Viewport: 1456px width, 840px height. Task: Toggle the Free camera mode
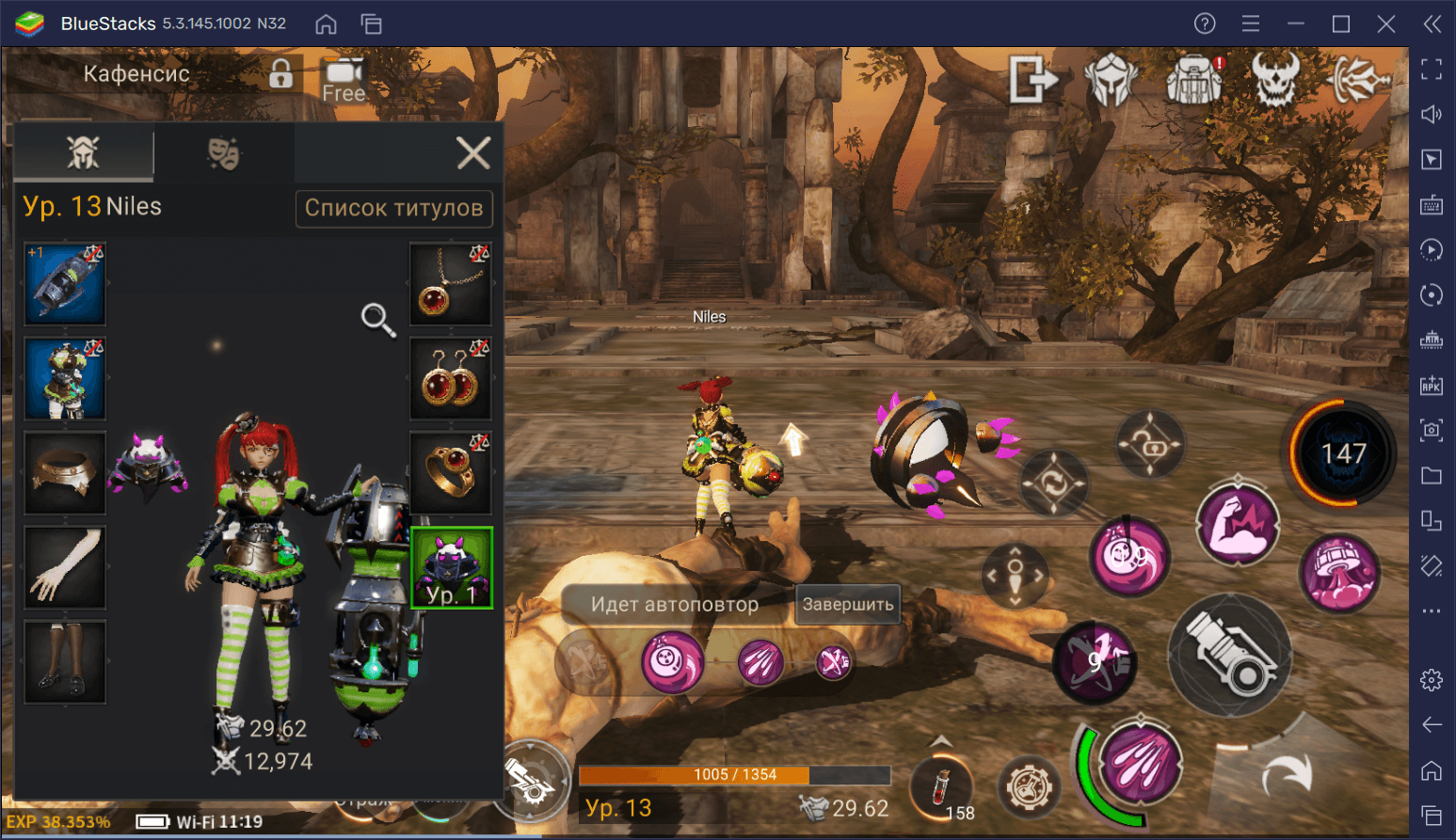344,80
